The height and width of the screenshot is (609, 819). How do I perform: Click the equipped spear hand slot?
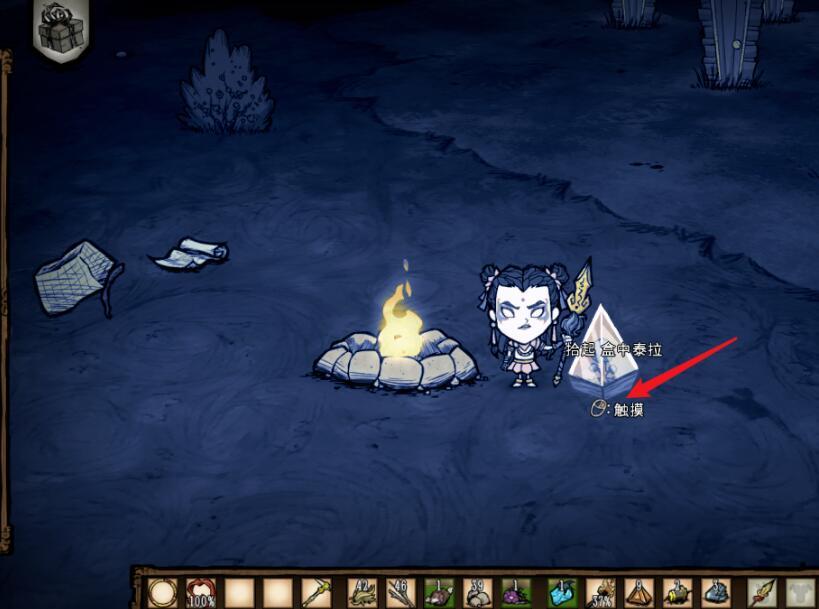pyautogui.click(x=762, y=592)
